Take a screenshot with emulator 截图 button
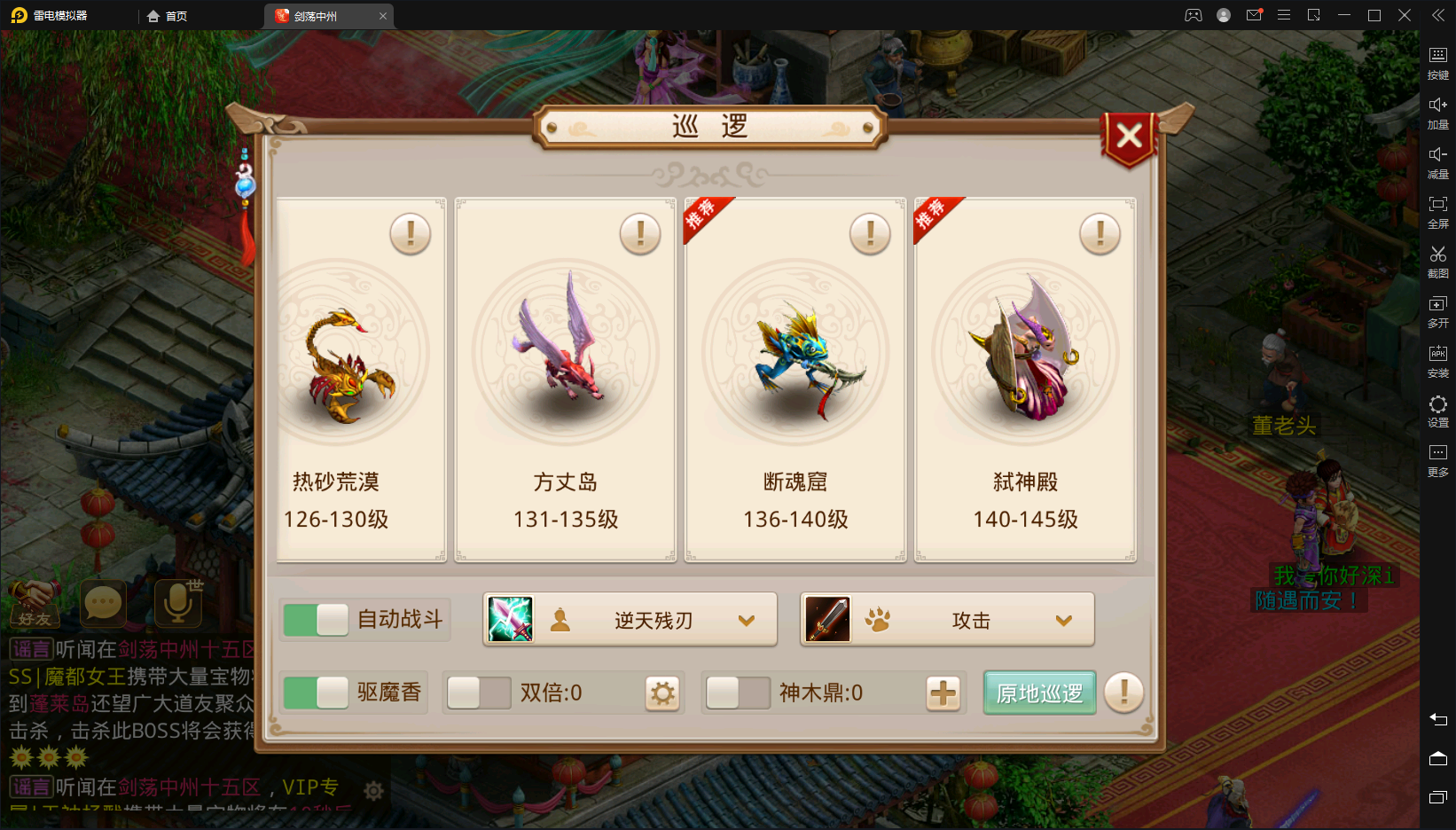The width and height of the screenshot is (1456, 830). 1437,262
